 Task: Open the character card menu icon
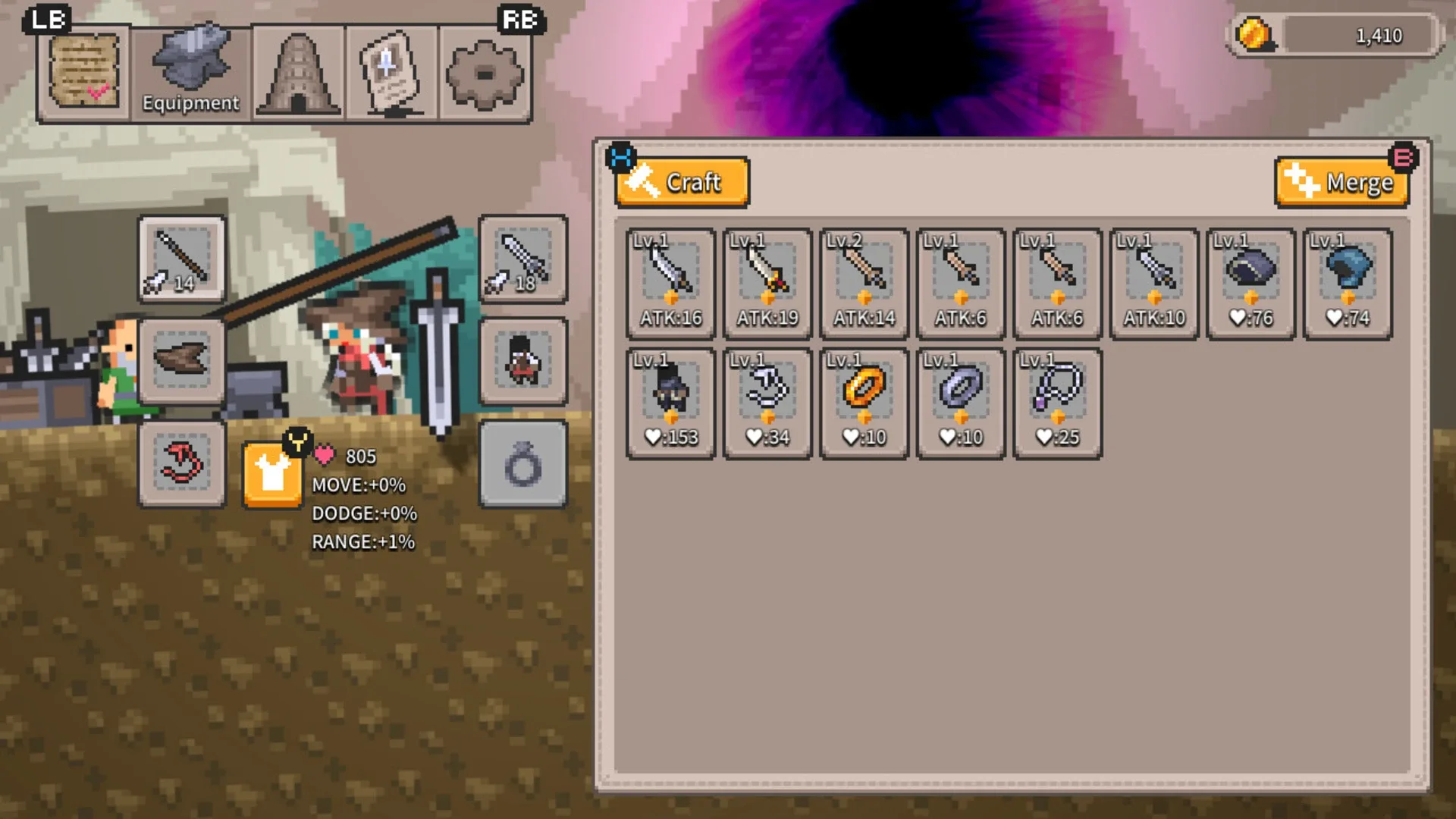393,72
